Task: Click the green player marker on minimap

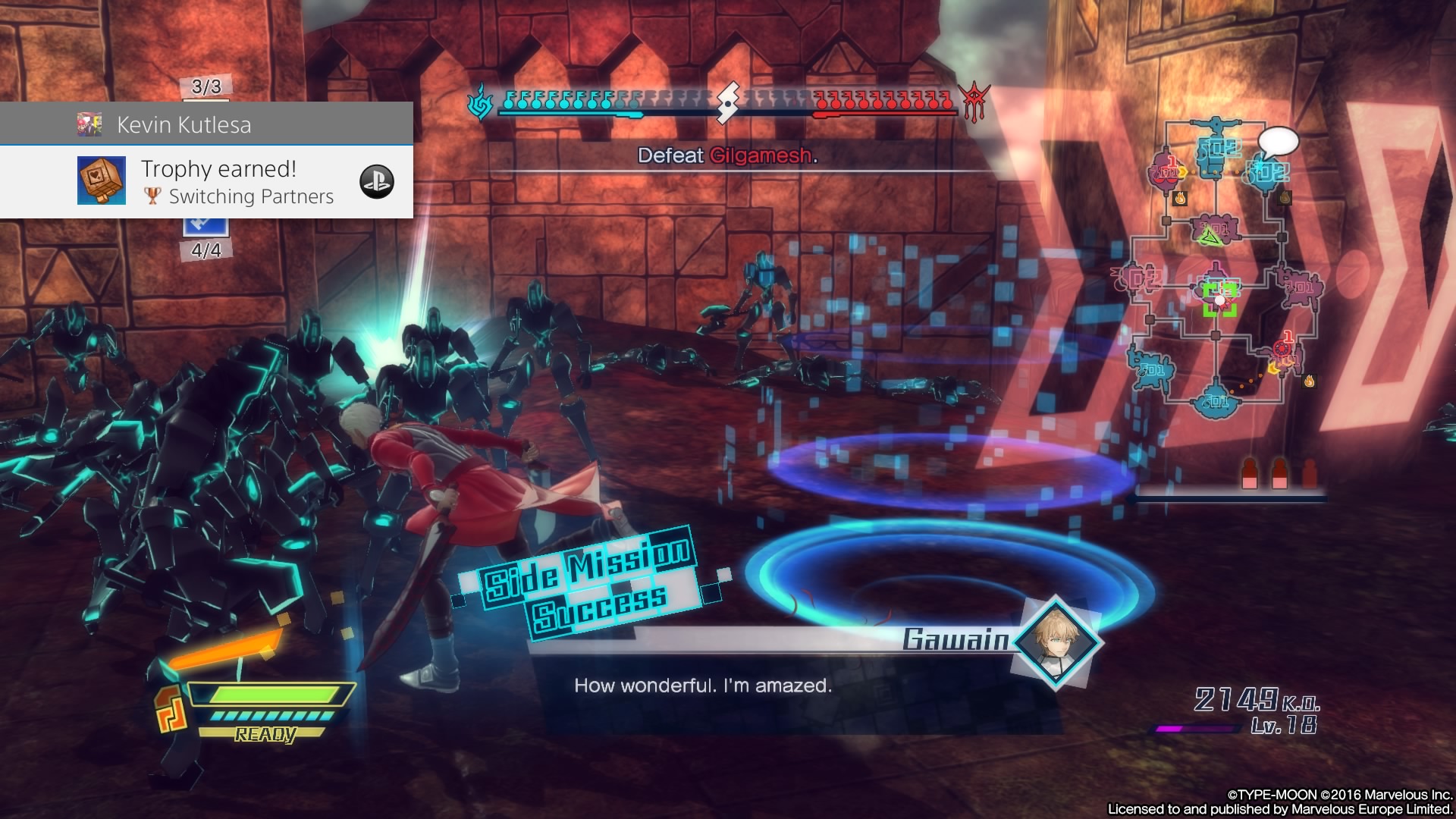Action: [x=1219, y=300]
